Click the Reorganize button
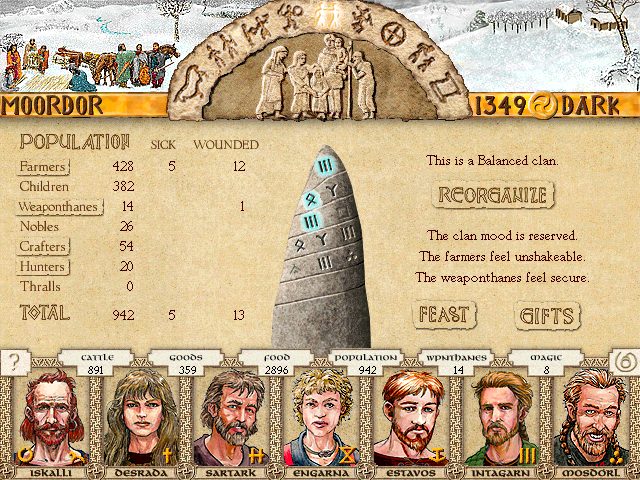 tap(491, 194)
